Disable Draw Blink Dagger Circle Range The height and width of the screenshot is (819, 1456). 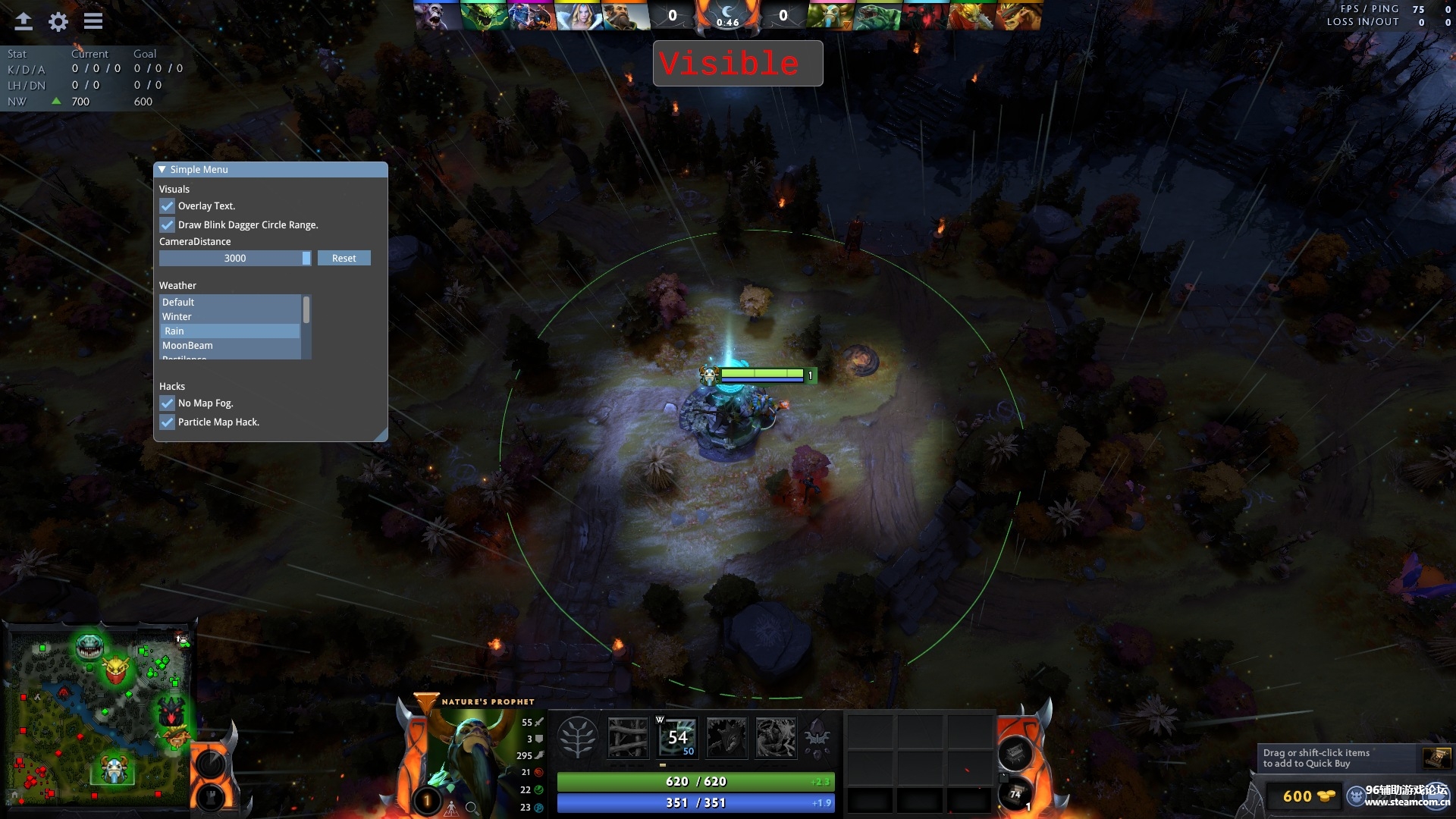point(167,224)
